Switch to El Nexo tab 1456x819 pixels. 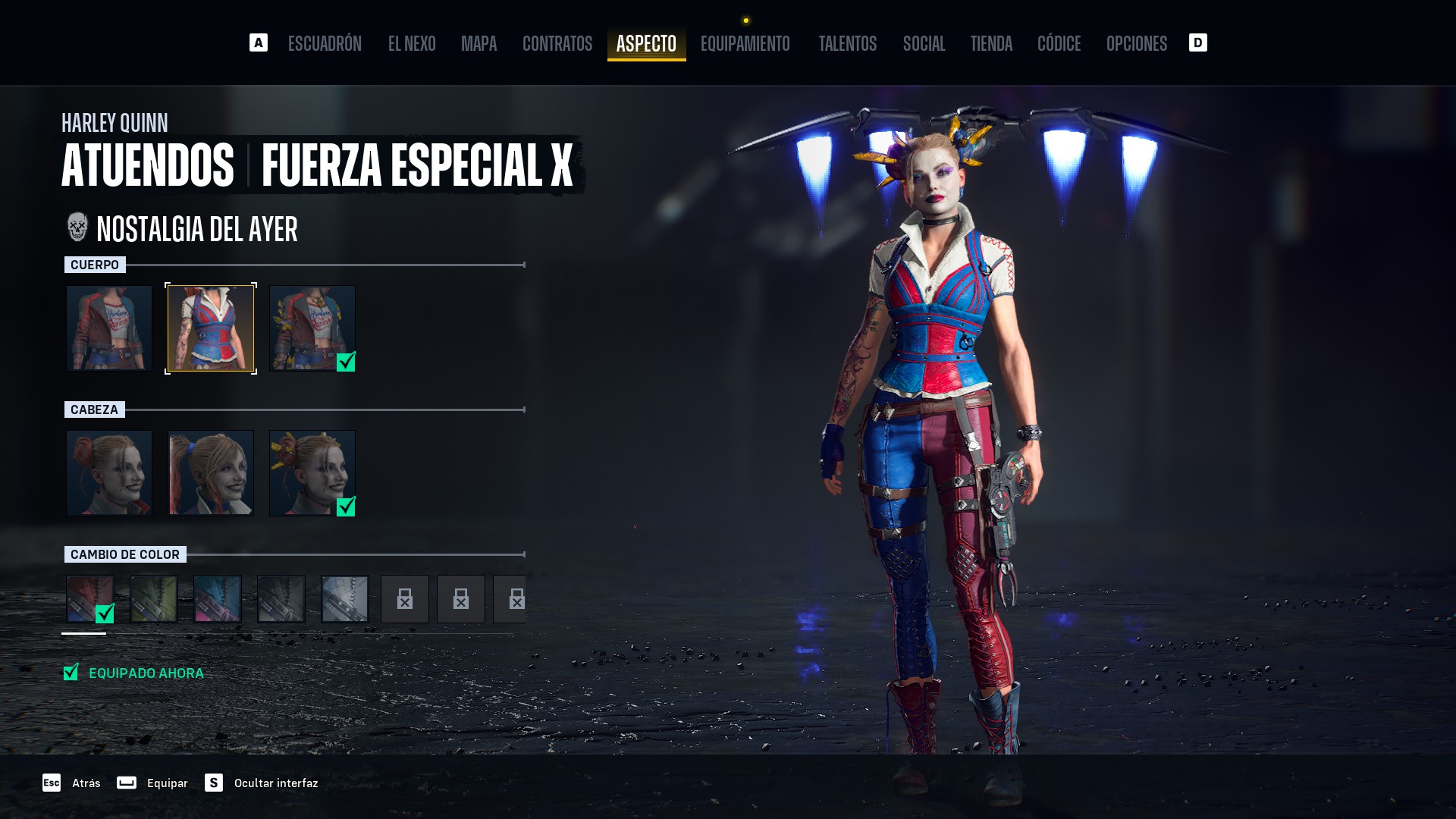pyautogui.click(x=412, y=44)
